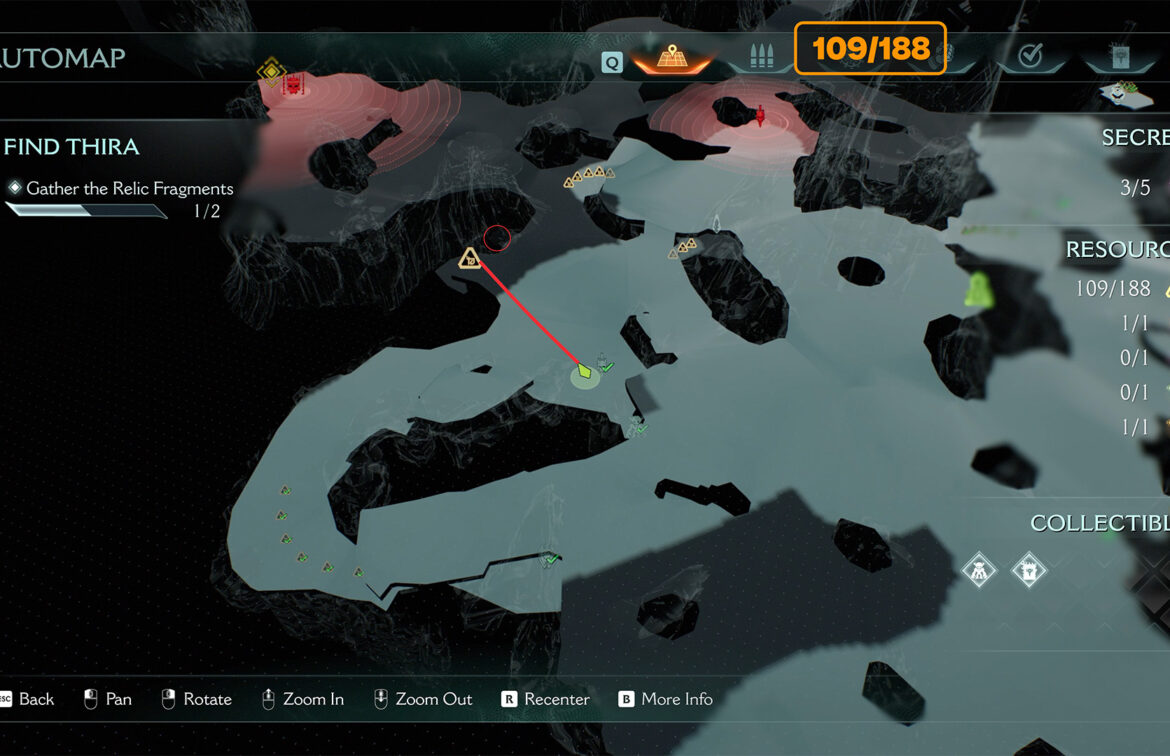
Task: Click the demon toy collectible icon
Action: click(x=979, y=571)
